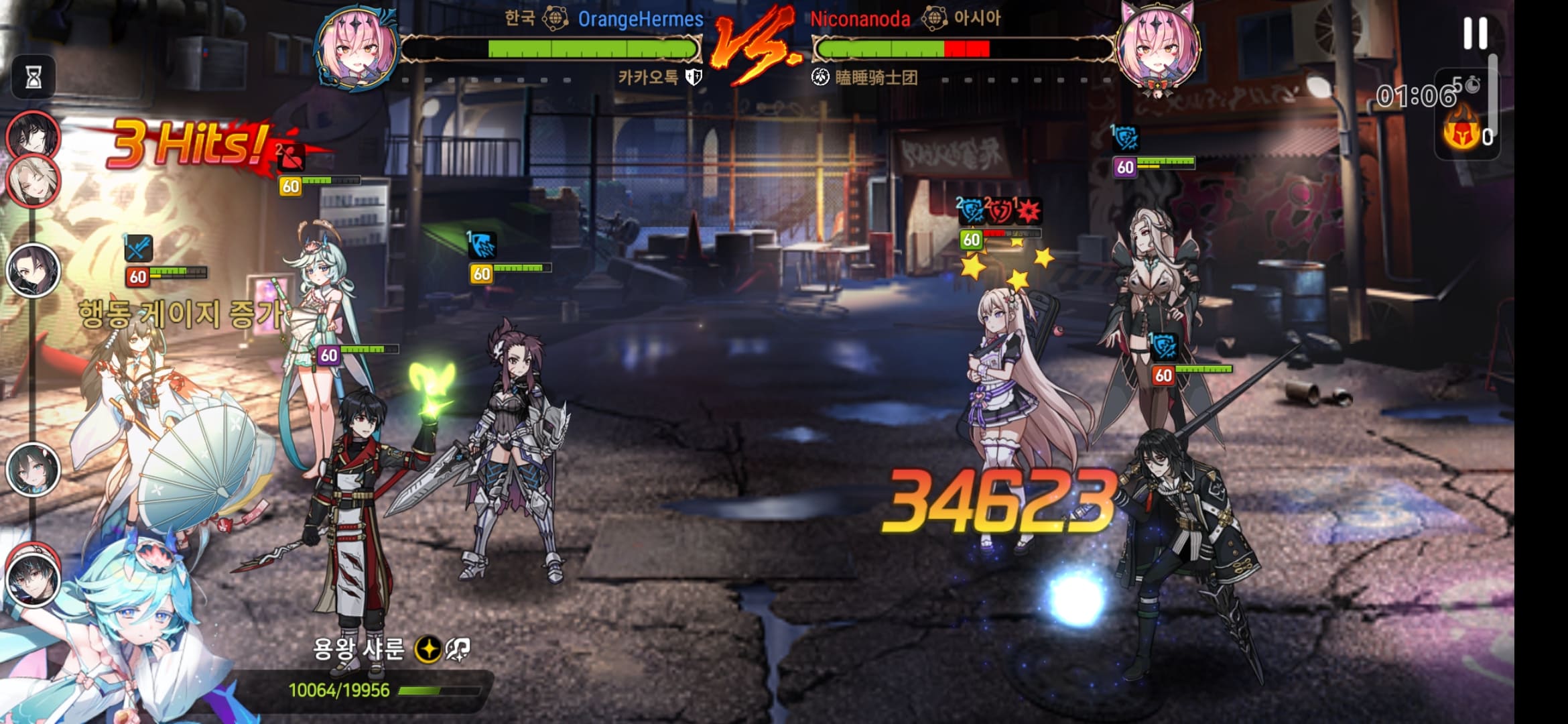Pause the battle
The image size is (1568, 724).
[1474, 34]
